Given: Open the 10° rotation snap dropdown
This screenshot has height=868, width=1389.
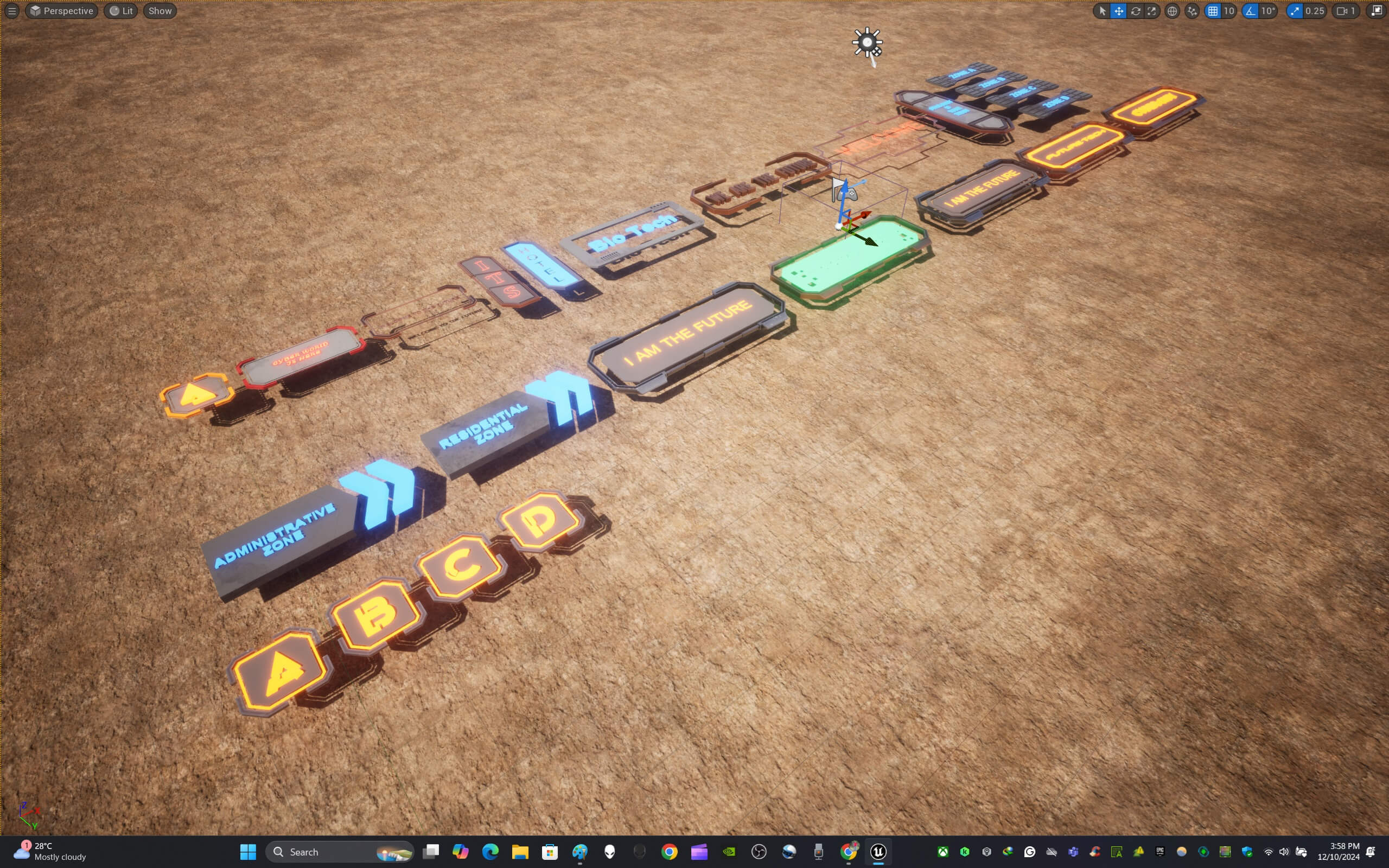Looking at the screenshot, I should (x=1268, y=11).
